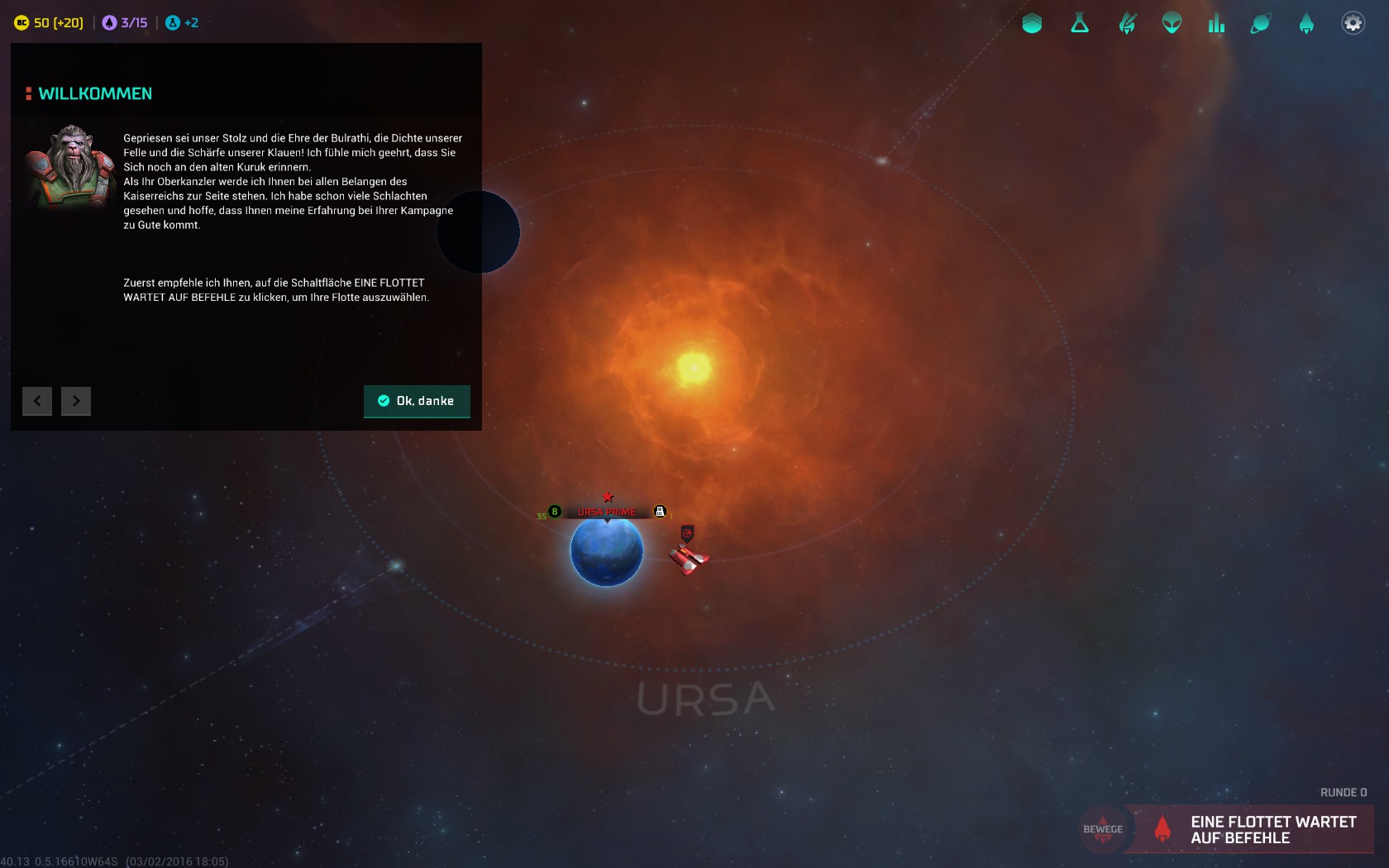Viewport: 1389px width, 868px height.
Task: Confirm with the 'Ok, danke' button
Action: 417,401
